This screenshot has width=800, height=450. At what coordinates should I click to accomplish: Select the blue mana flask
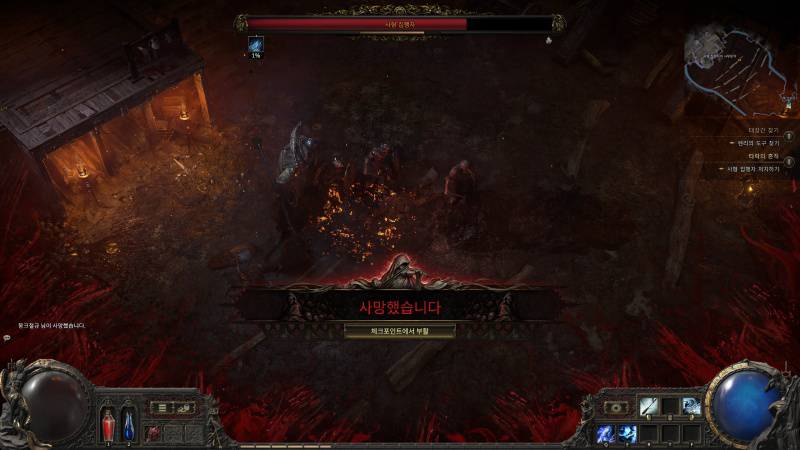128,423
